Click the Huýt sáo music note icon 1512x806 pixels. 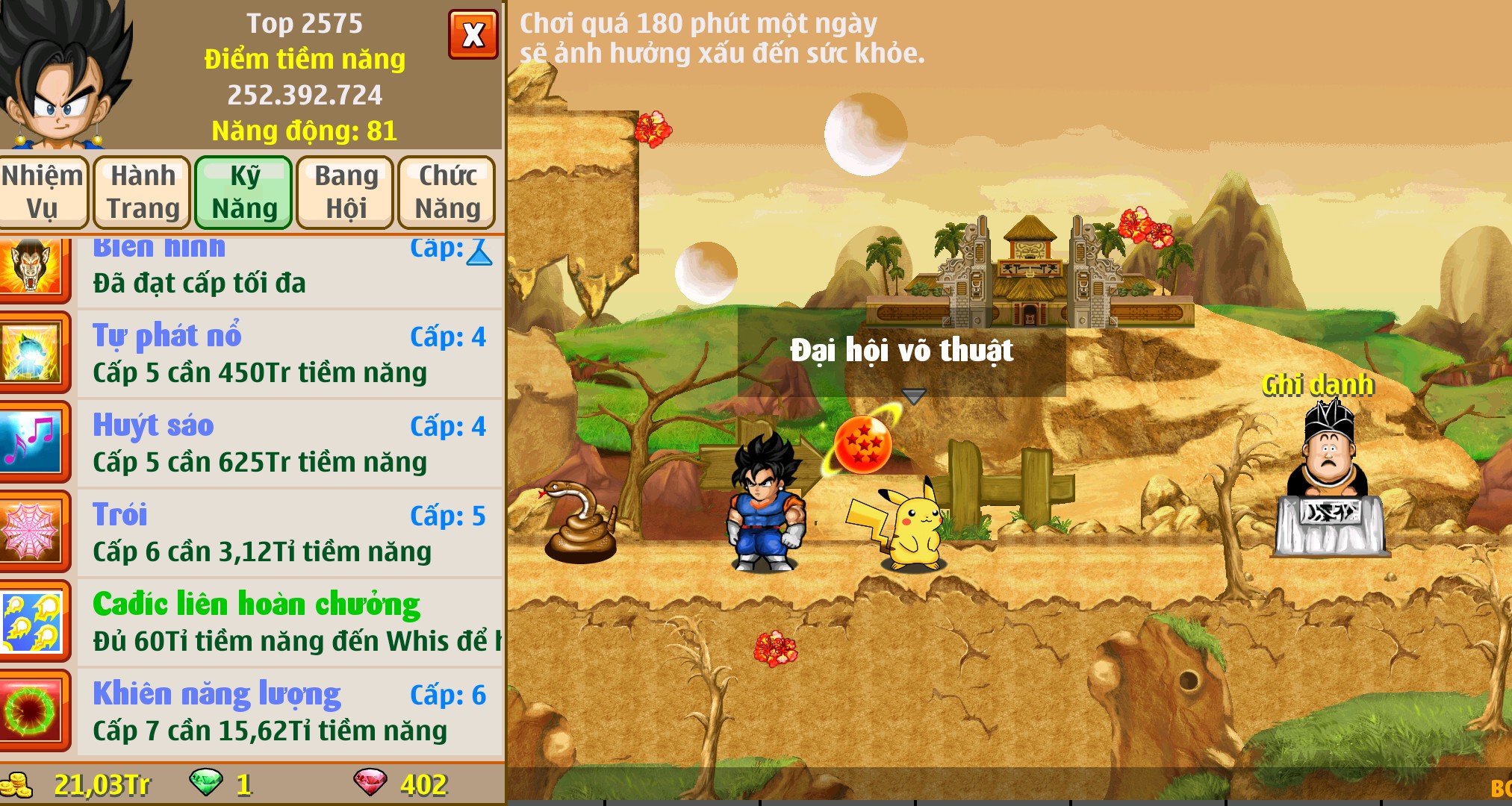pos(31,443)
